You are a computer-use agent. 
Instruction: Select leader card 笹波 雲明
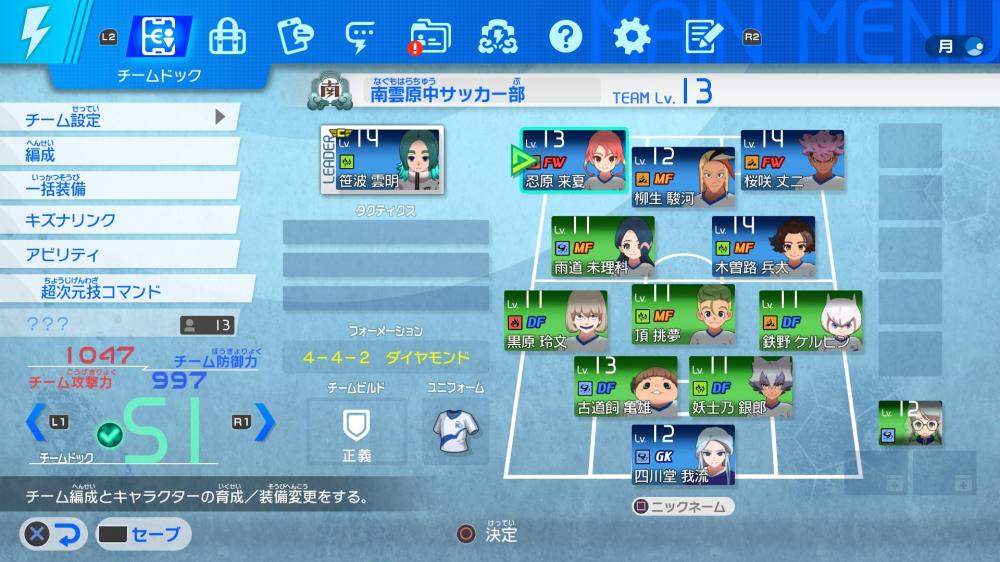(x=382, y=160)
